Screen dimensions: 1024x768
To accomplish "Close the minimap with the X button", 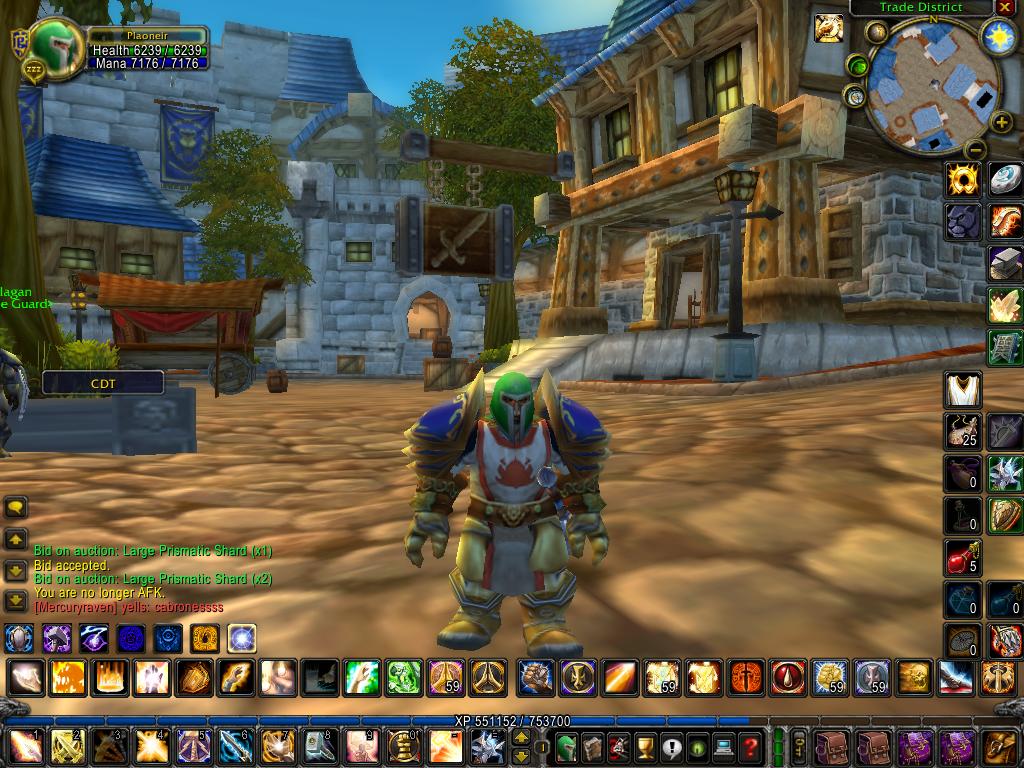I will point(1005,7).
